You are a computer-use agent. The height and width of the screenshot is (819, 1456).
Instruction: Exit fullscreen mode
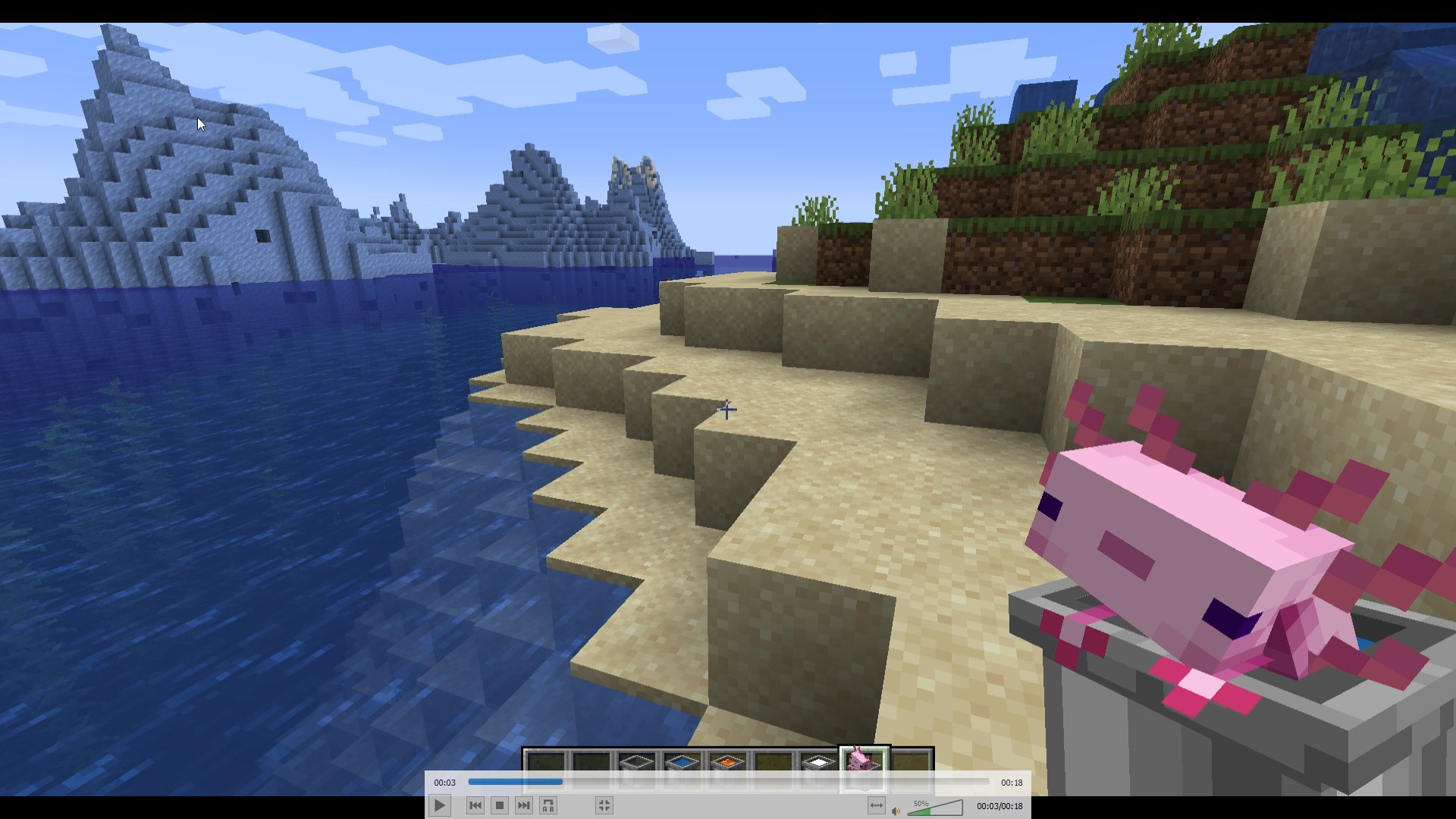click(604, 805)
